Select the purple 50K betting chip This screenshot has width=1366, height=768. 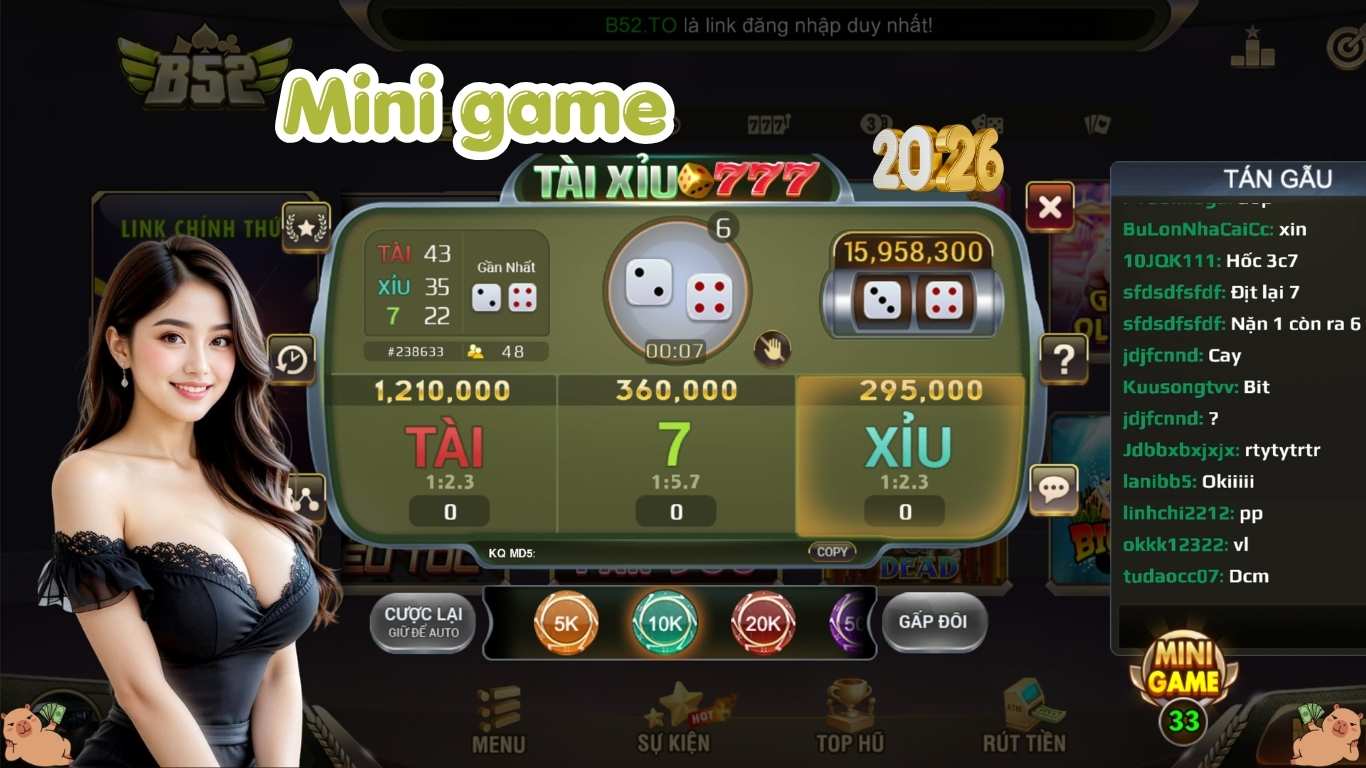(x=848, y=622)
